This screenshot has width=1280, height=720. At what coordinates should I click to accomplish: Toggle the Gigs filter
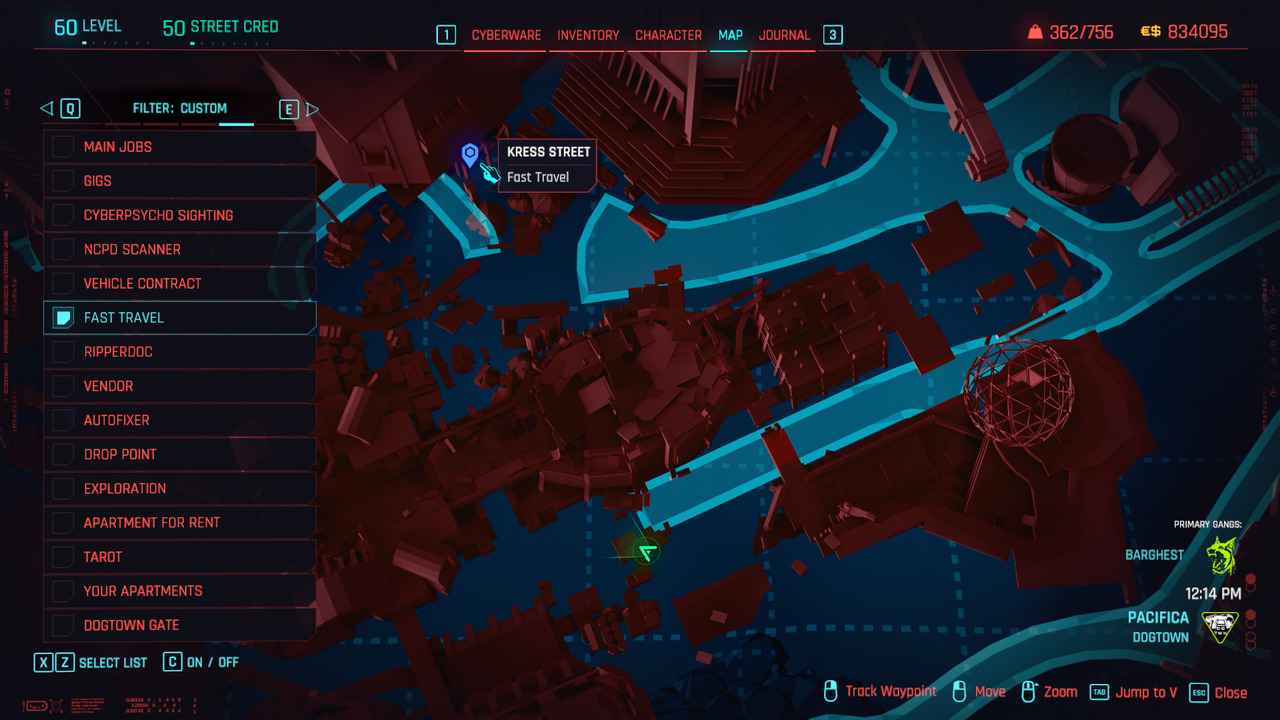tap(63, 181)
